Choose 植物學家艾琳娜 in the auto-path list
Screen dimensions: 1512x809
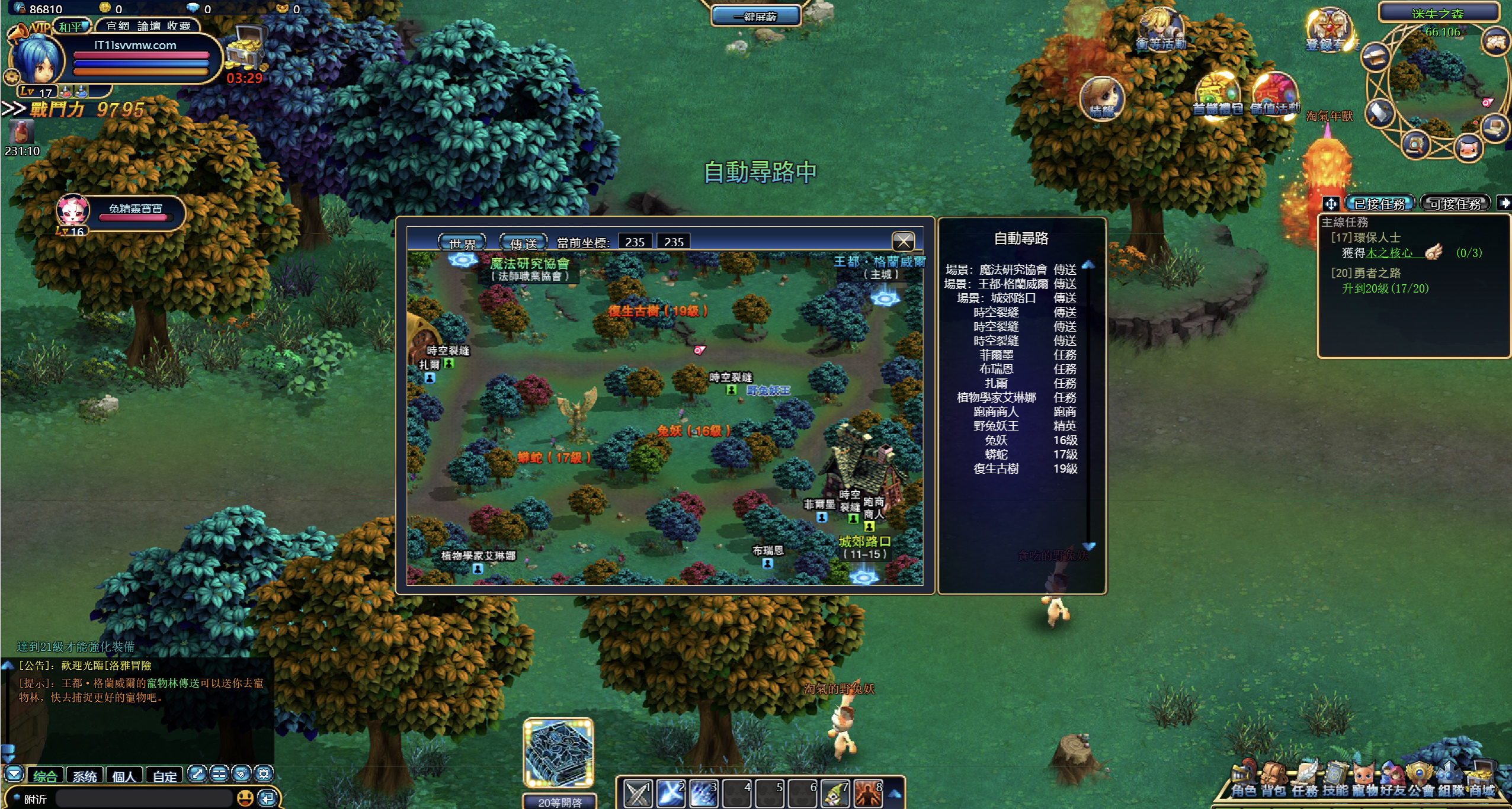[996, 397]
